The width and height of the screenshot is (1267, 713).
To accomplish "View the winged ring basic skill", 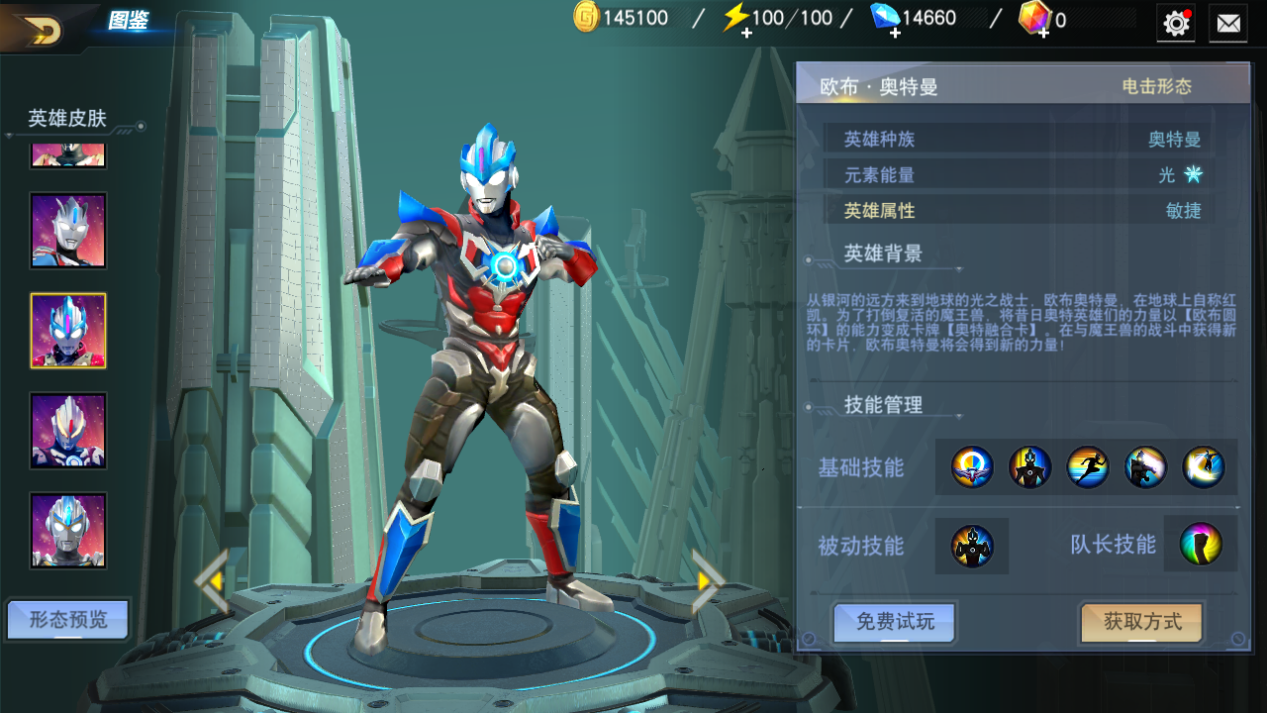I will click(972, 467).
